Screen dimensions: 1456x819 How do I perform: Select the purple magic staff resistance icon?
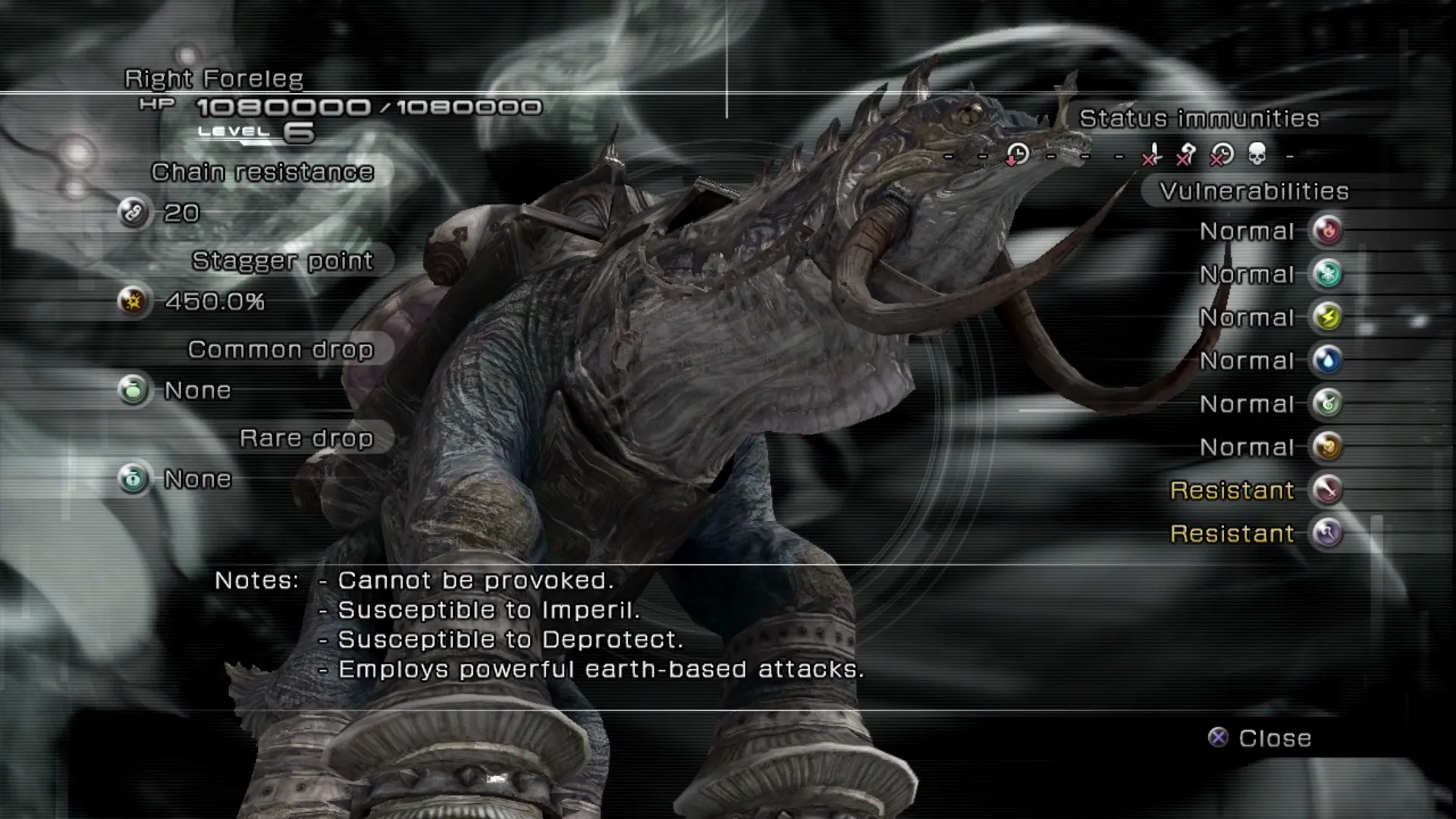click(1327, 533)
